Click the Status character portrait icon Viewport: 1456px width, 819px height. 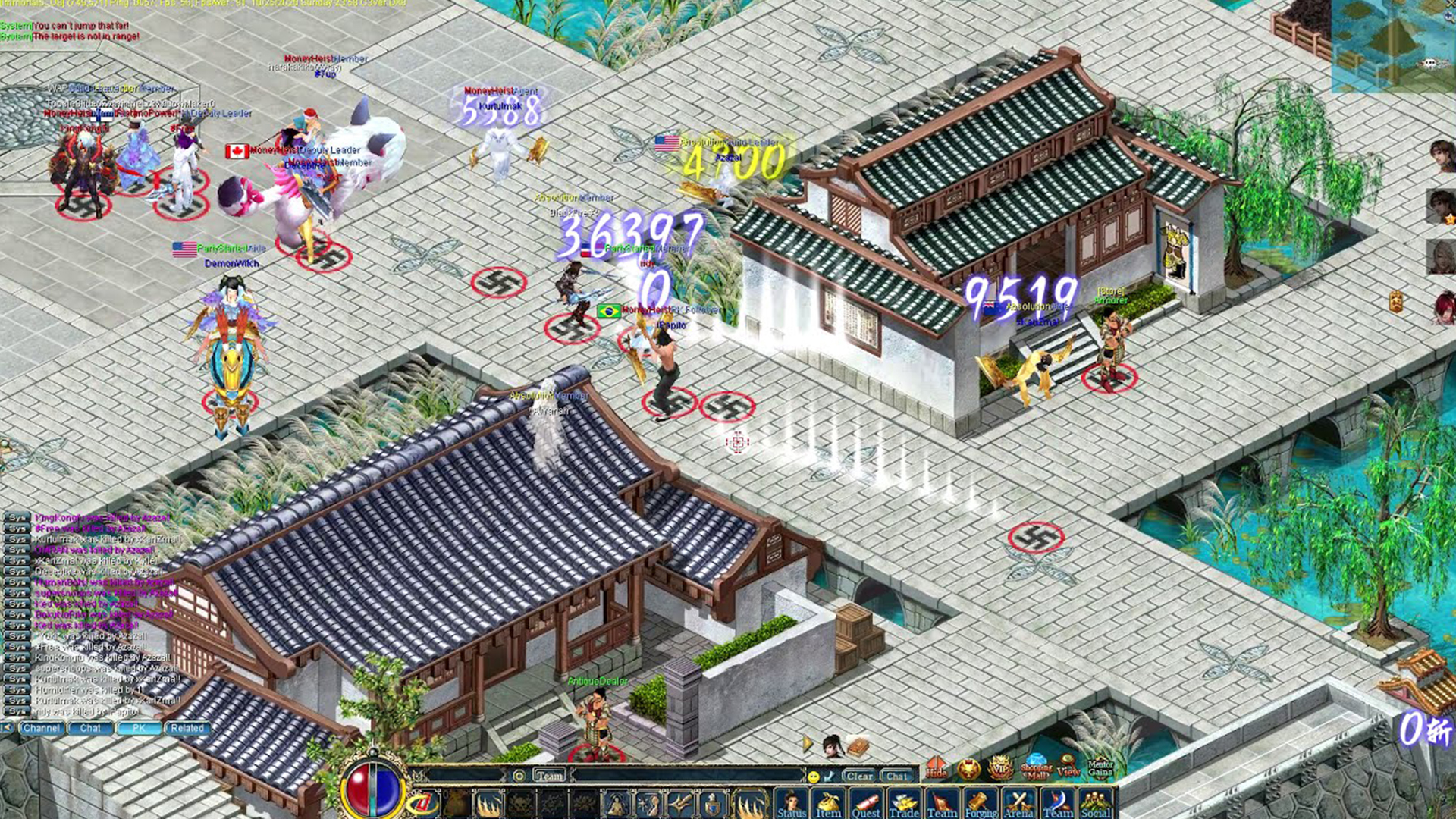[793, 802]
